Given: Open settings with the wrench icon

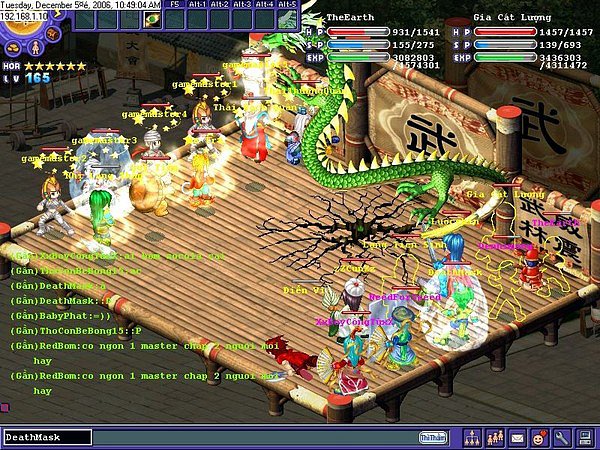Looking at the screenshot, I should pos(561,437).
